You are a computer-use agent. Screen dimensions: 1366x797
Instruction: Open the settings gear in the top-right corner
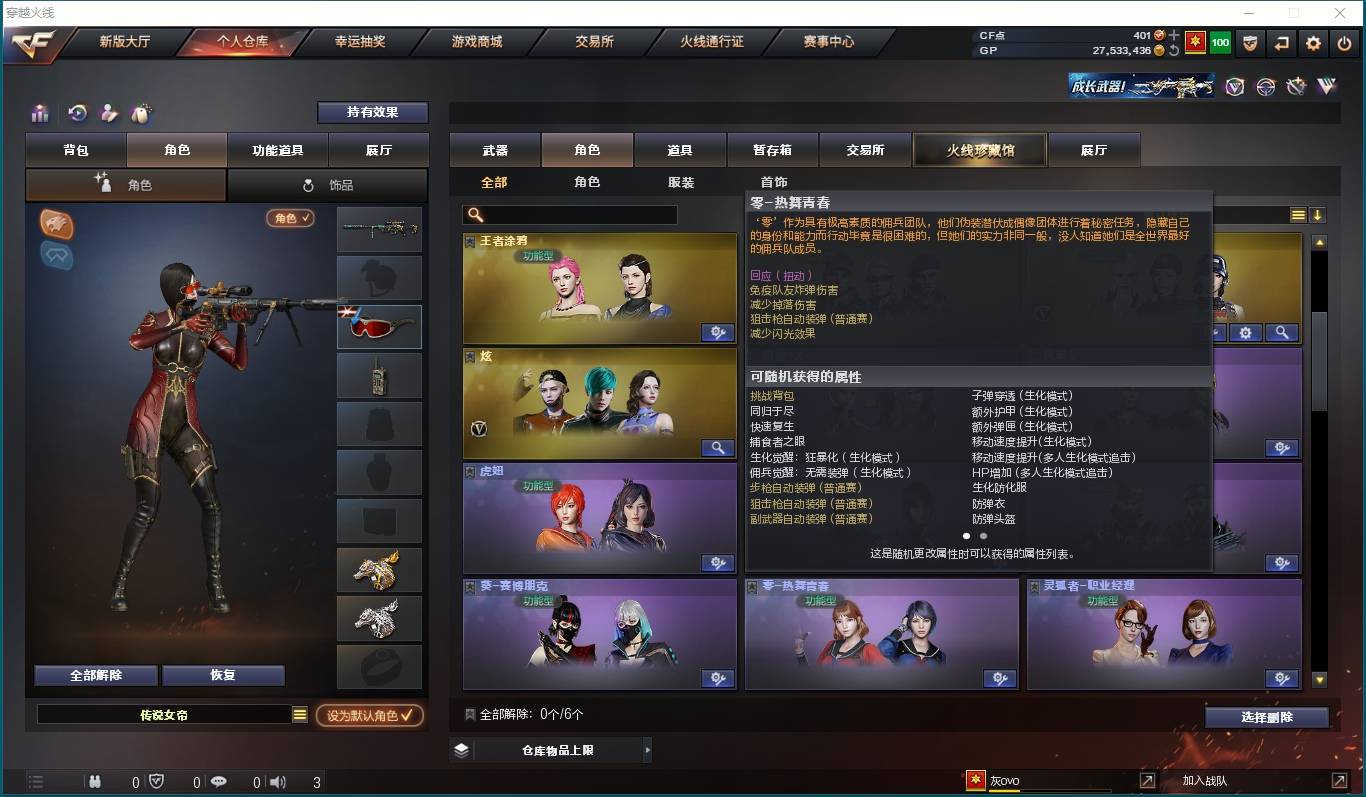(1313, 43)
